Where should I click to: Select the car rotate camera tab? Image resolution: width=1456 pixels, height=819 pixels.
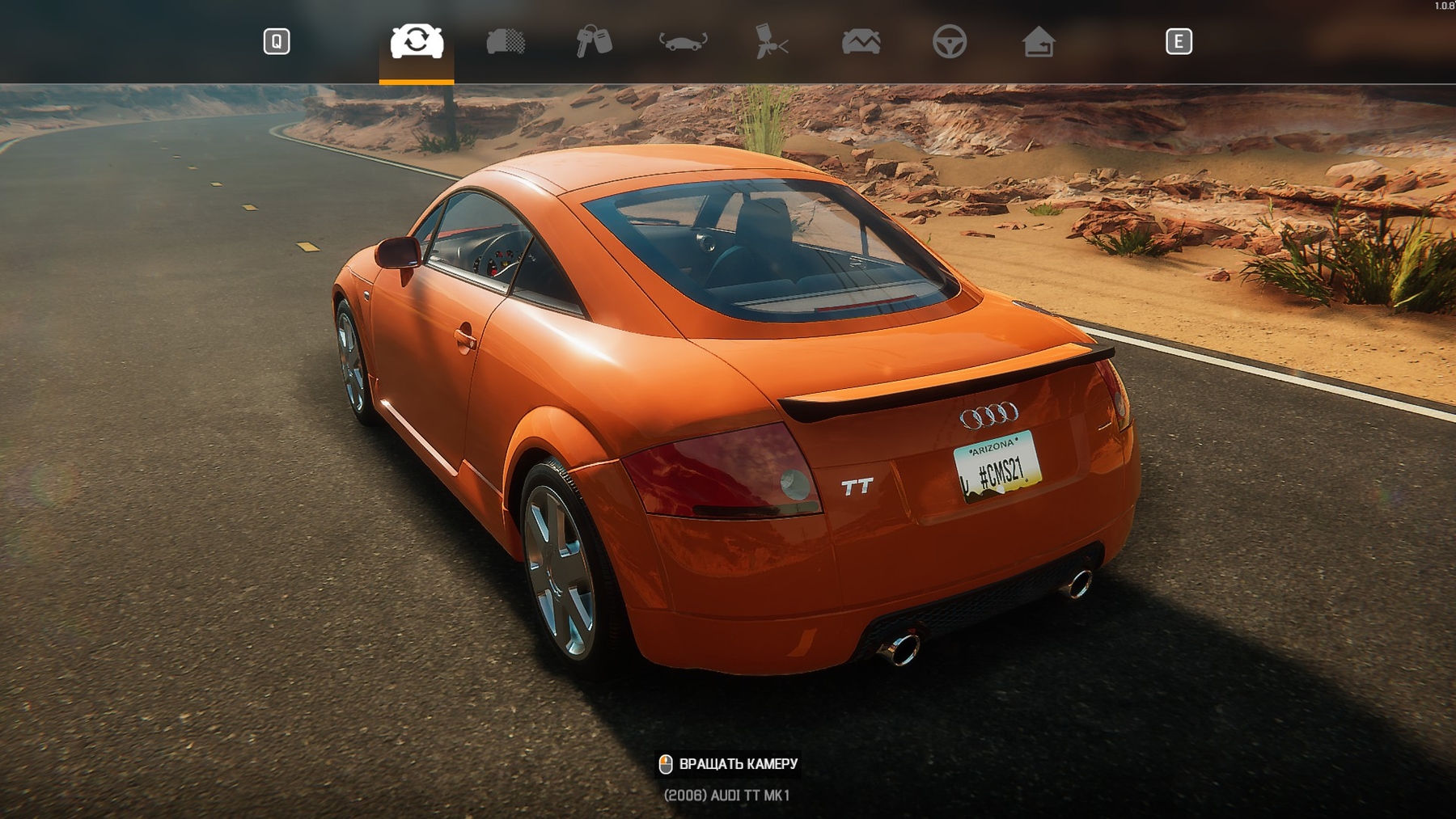coord(417,41)
